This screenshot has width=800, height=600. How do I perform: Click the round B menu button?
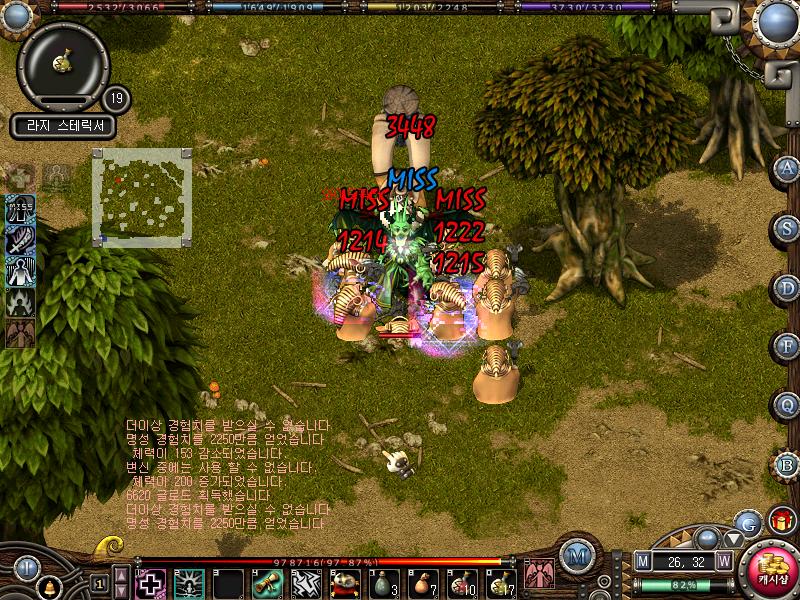[x=787, y=464]
